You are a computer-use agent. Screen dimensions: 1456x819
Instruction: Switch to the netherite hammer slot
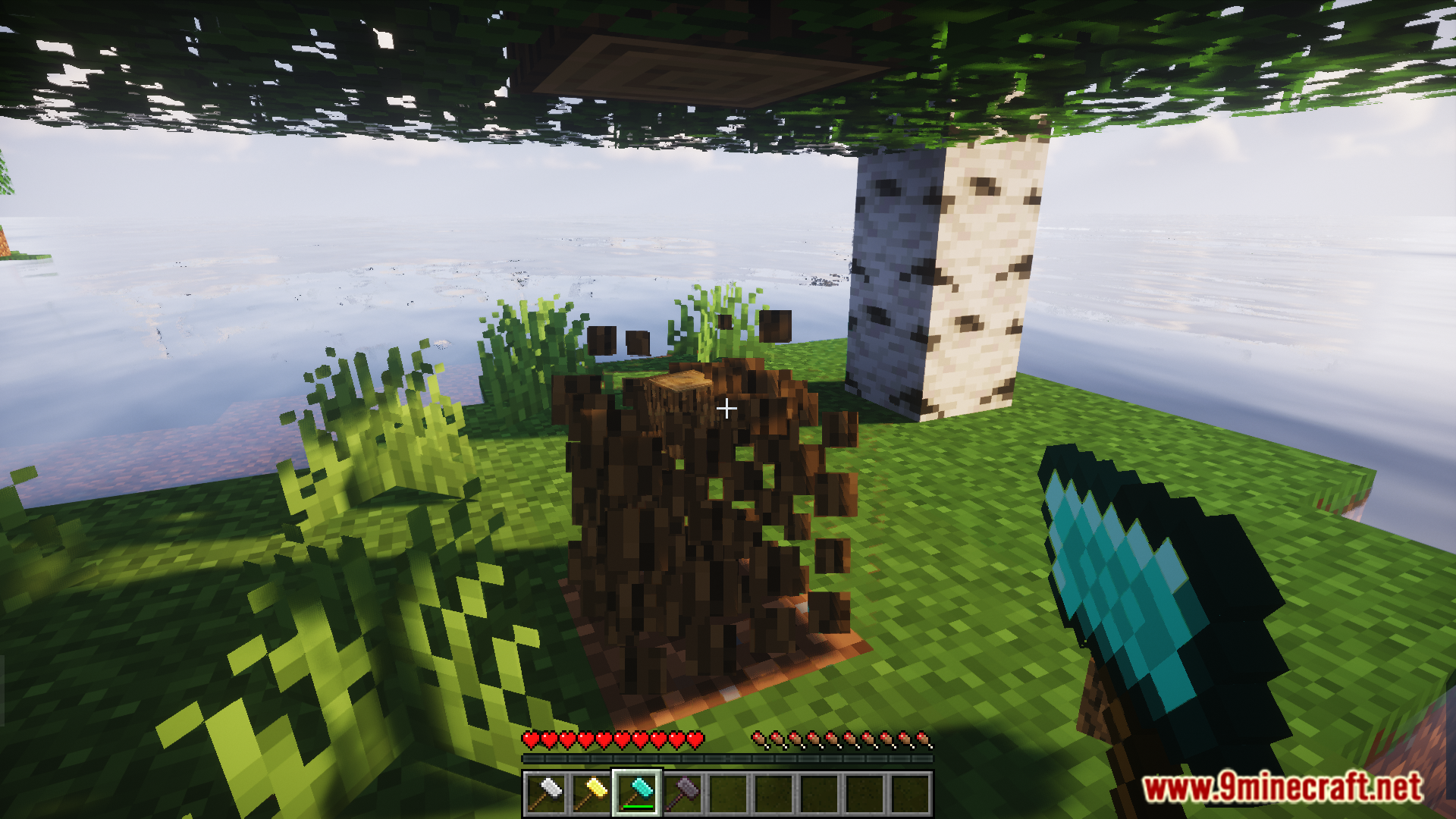[x=682, y=793]
